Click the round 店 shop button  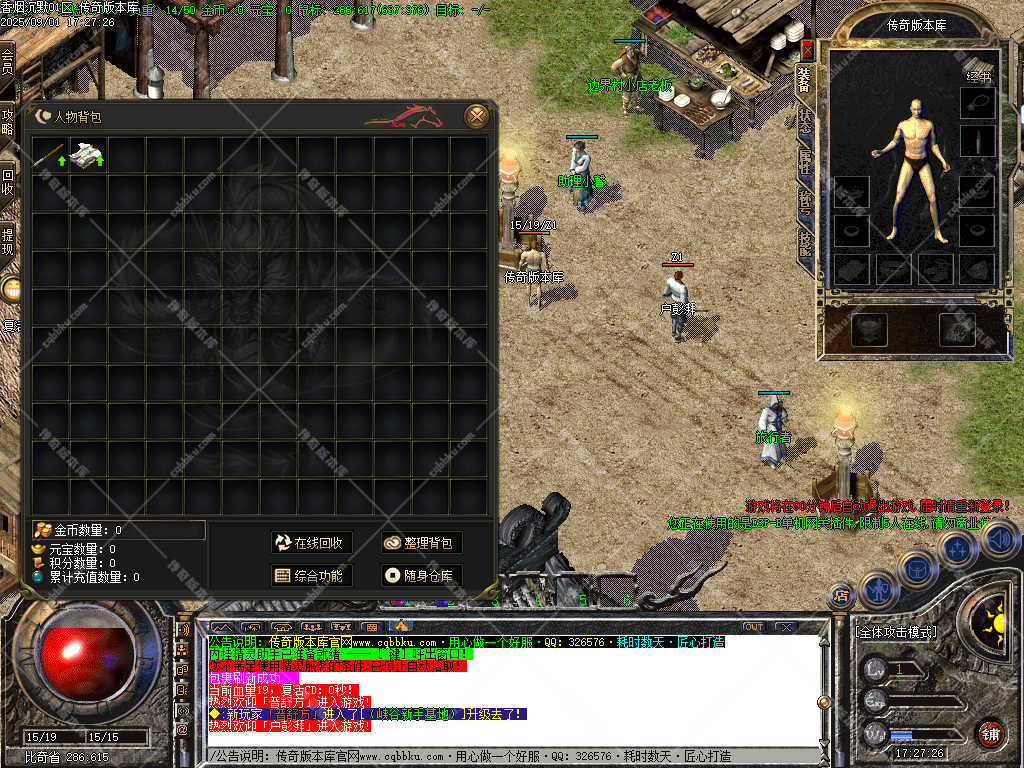pyautogui.click(x=841, y=596)
